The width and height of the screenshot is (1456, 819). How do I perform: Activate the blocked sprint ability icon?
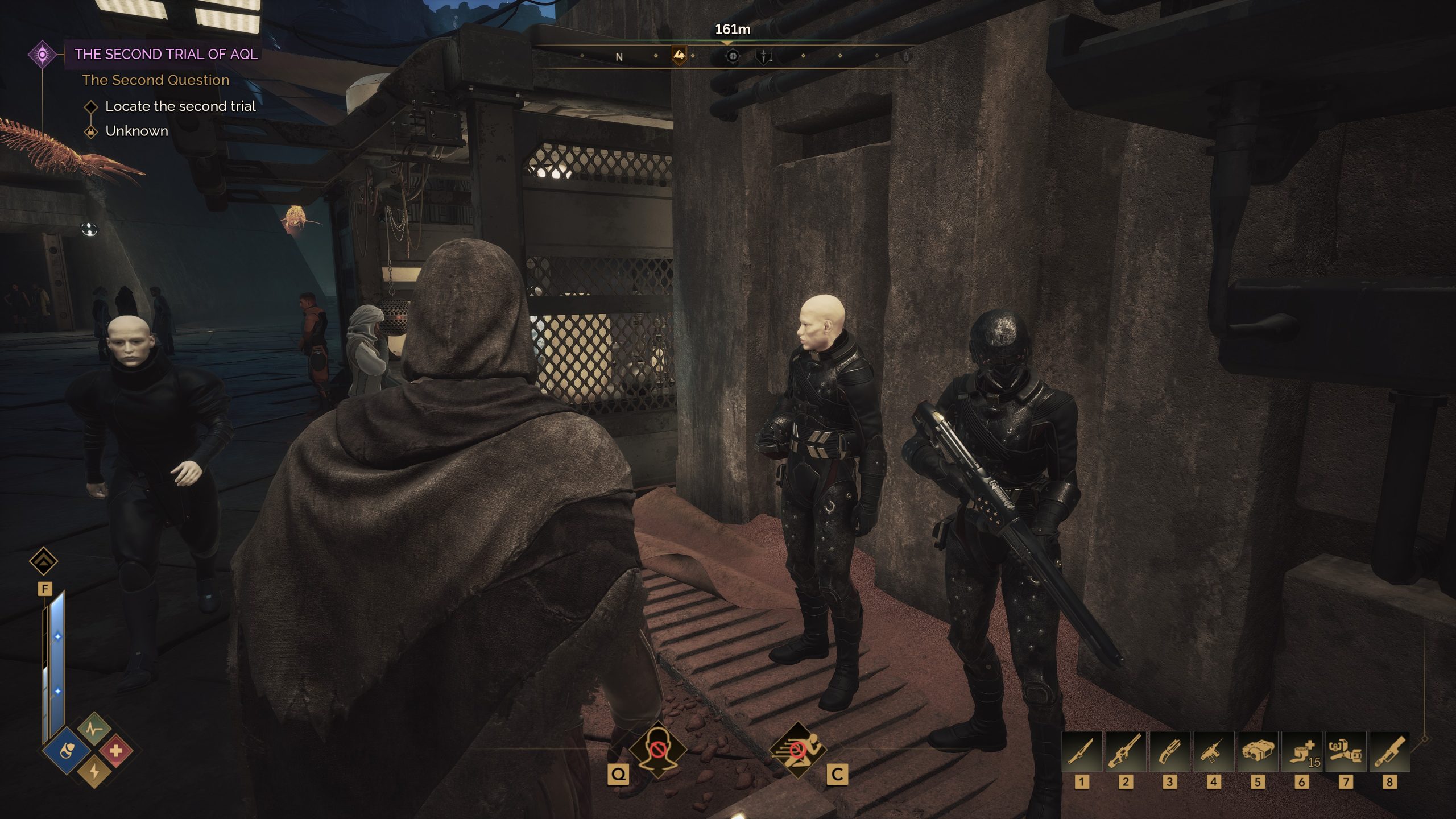[797, 751]
